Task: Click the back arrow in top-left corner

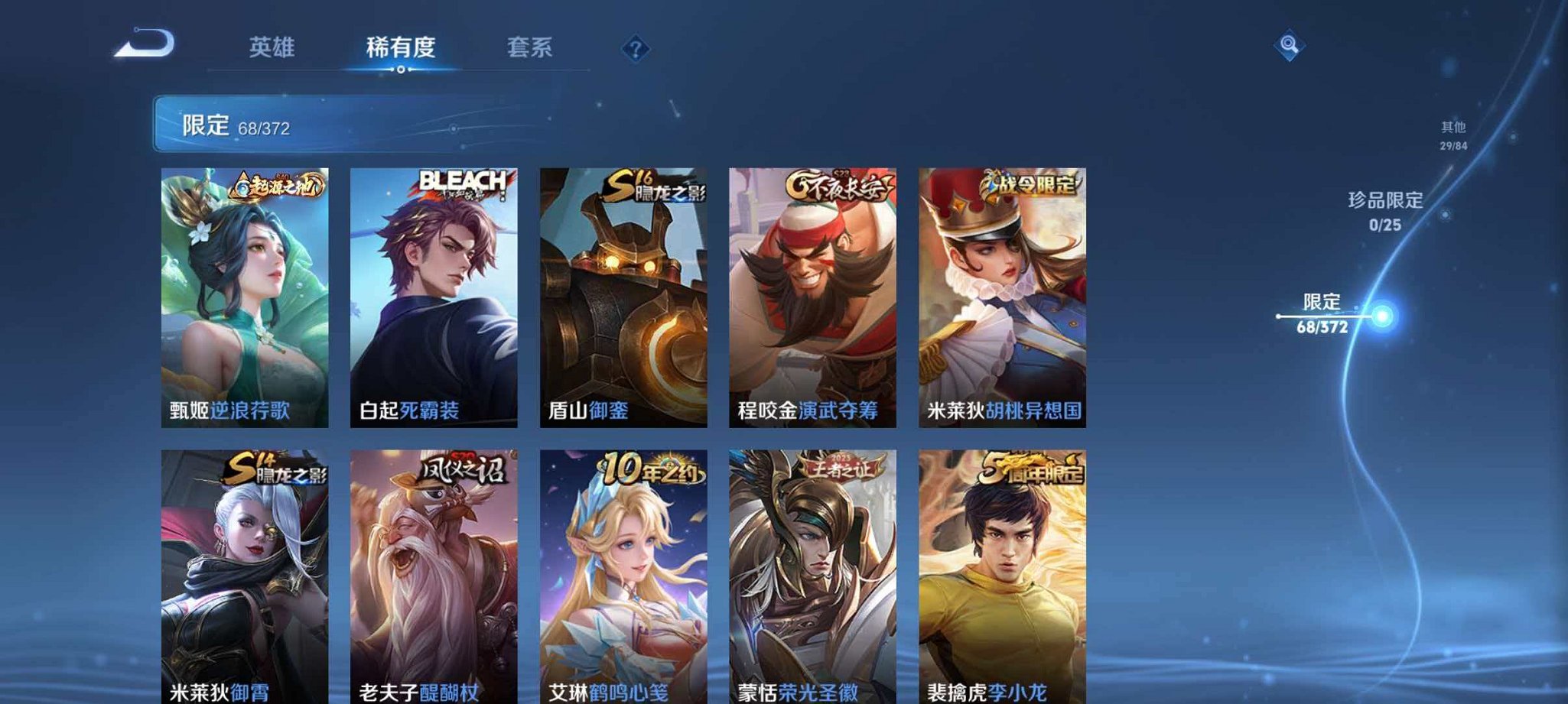Action: (x=142, y=44)
